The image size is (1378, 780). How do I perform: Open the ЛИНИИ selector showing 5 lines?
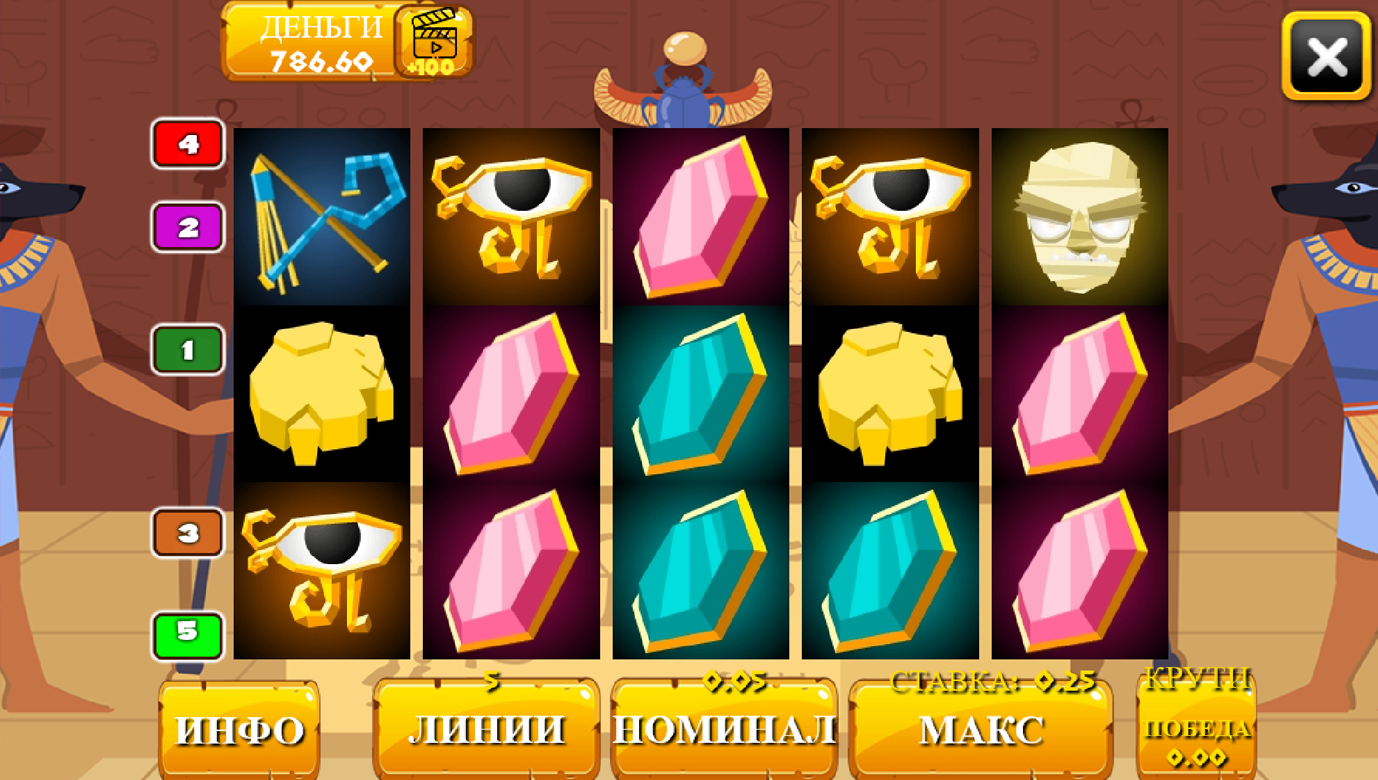(x=487, y=730)
